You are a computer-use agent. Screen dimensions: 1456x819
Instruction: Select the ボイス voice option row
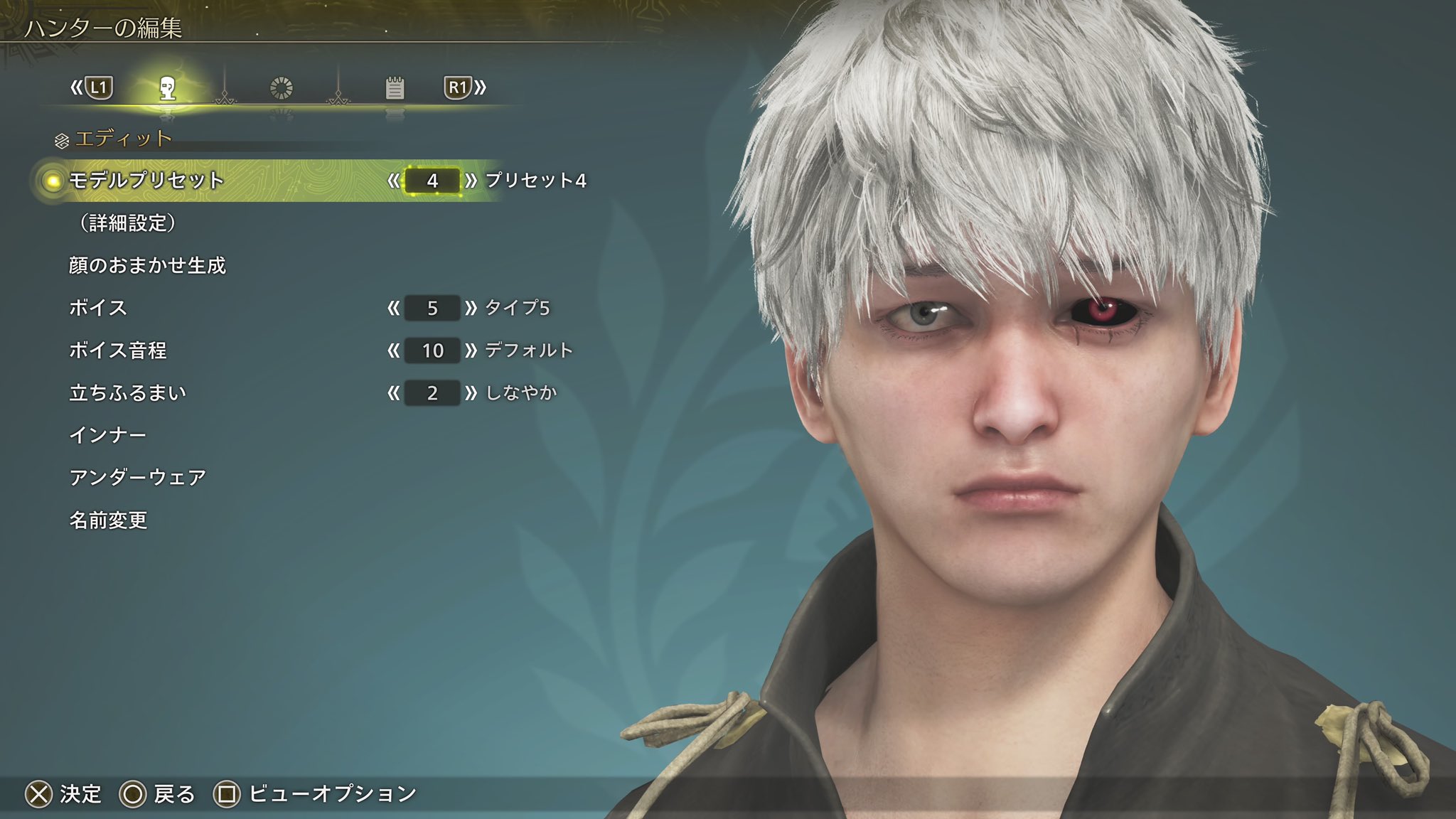pos(98,308)
